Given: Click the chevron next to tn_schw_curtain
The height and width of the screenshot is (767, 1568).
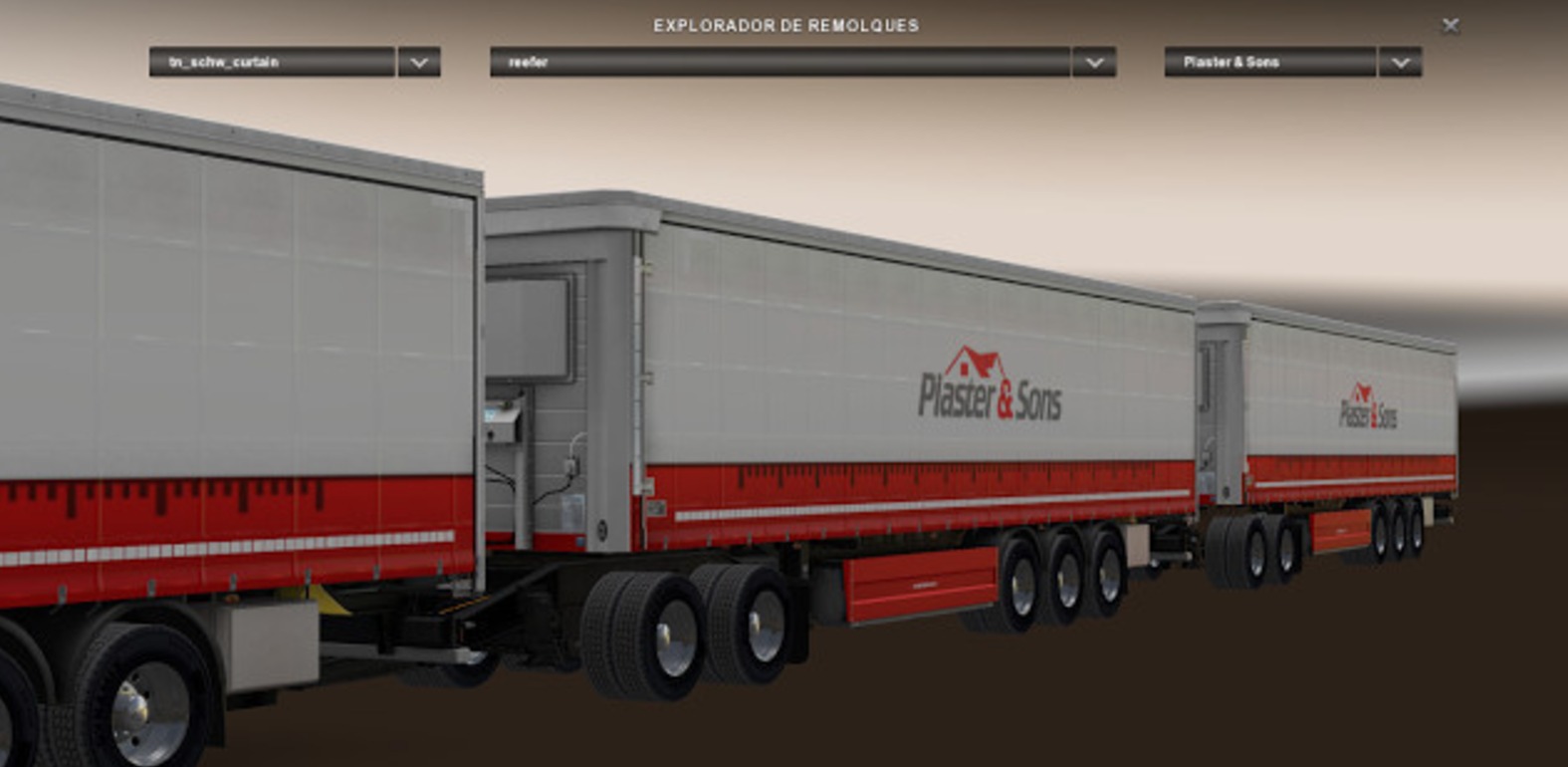Looking at the screenshot, I should (418, 63).
